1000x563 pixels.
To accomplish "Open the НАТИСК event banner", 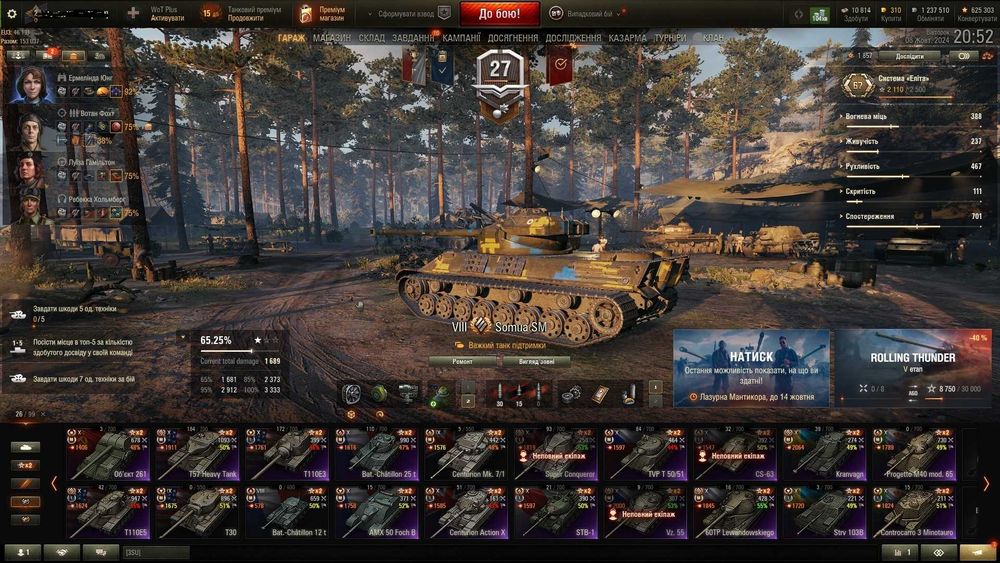I will click(751, 367).
